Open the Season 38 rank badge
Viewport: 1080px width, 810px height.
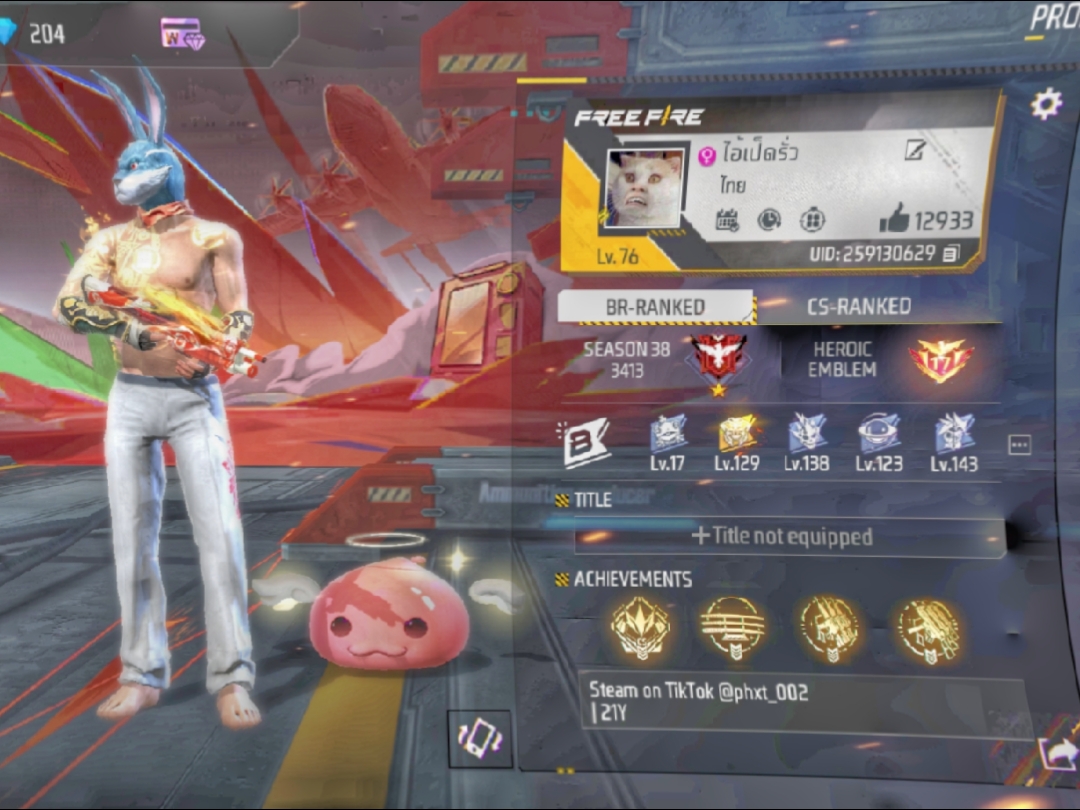(x=718, y=360)
